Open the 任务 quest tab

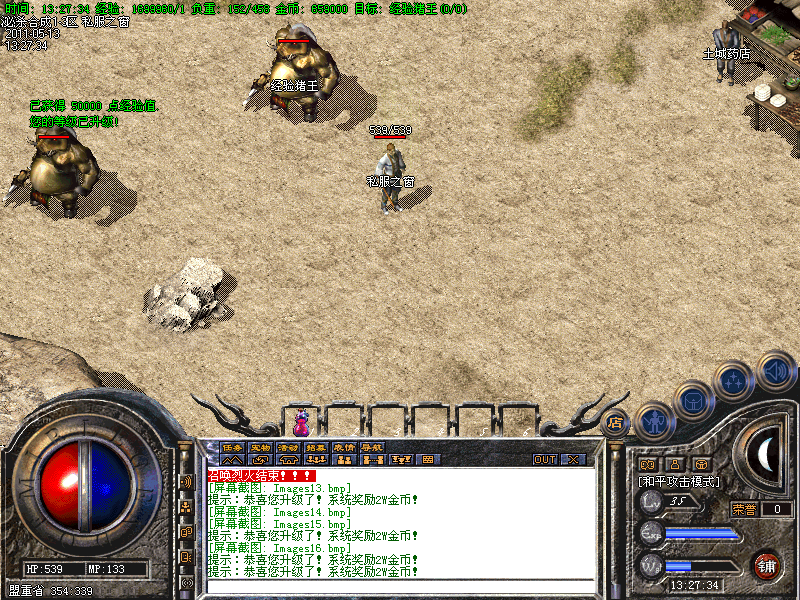(x=232, y=447)
